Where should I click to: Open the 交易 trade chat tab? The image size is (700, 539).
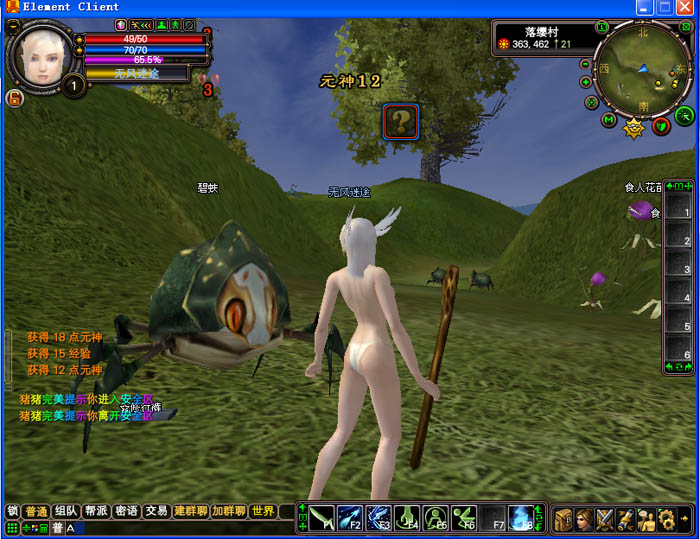pos(156,511)
